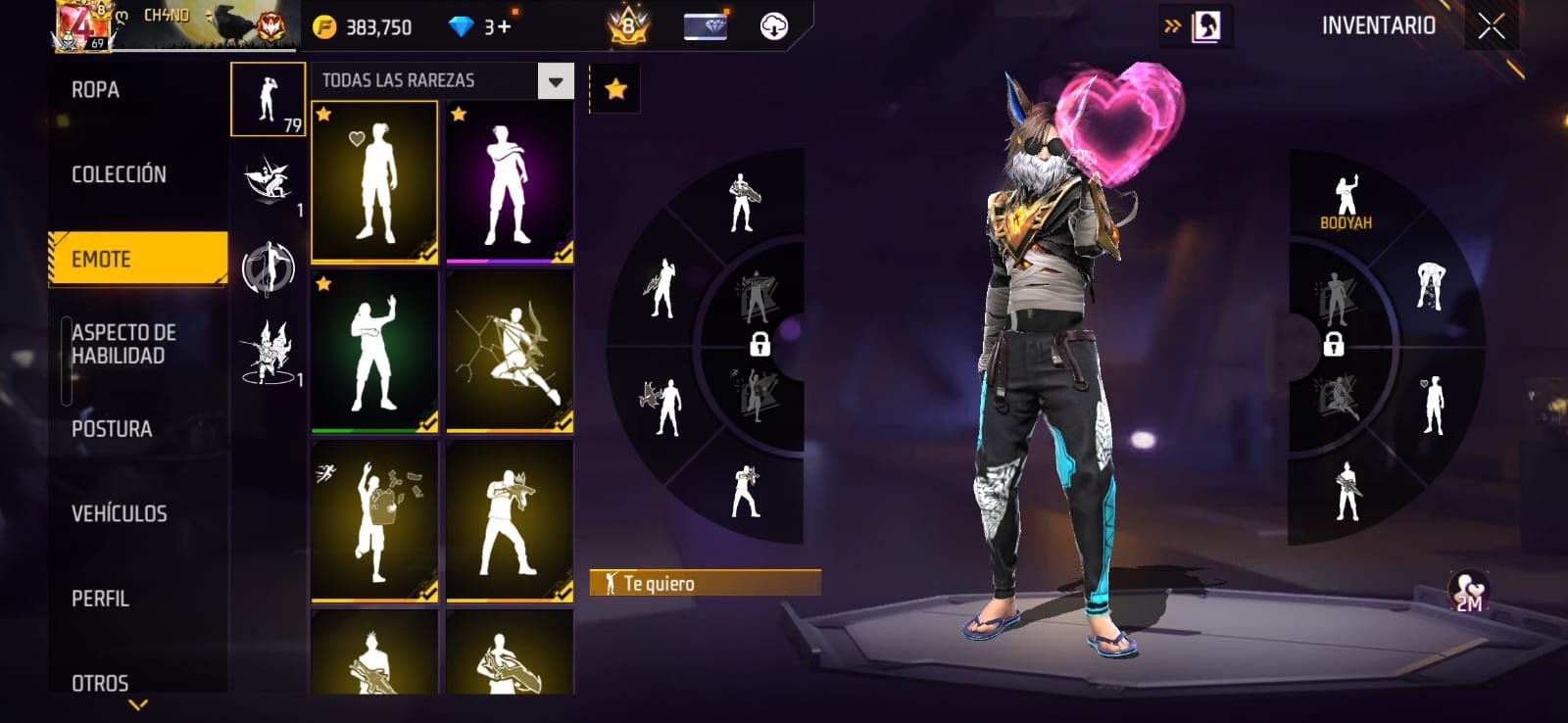
Task: Choose the money-throwing emote
Action: coord(374,520)
